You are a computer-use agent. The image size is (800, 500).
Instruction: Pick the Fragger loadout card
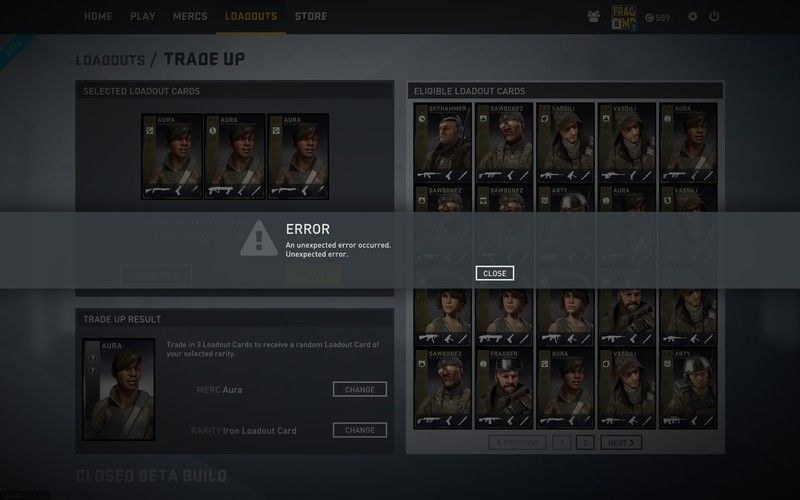(504, 385)
